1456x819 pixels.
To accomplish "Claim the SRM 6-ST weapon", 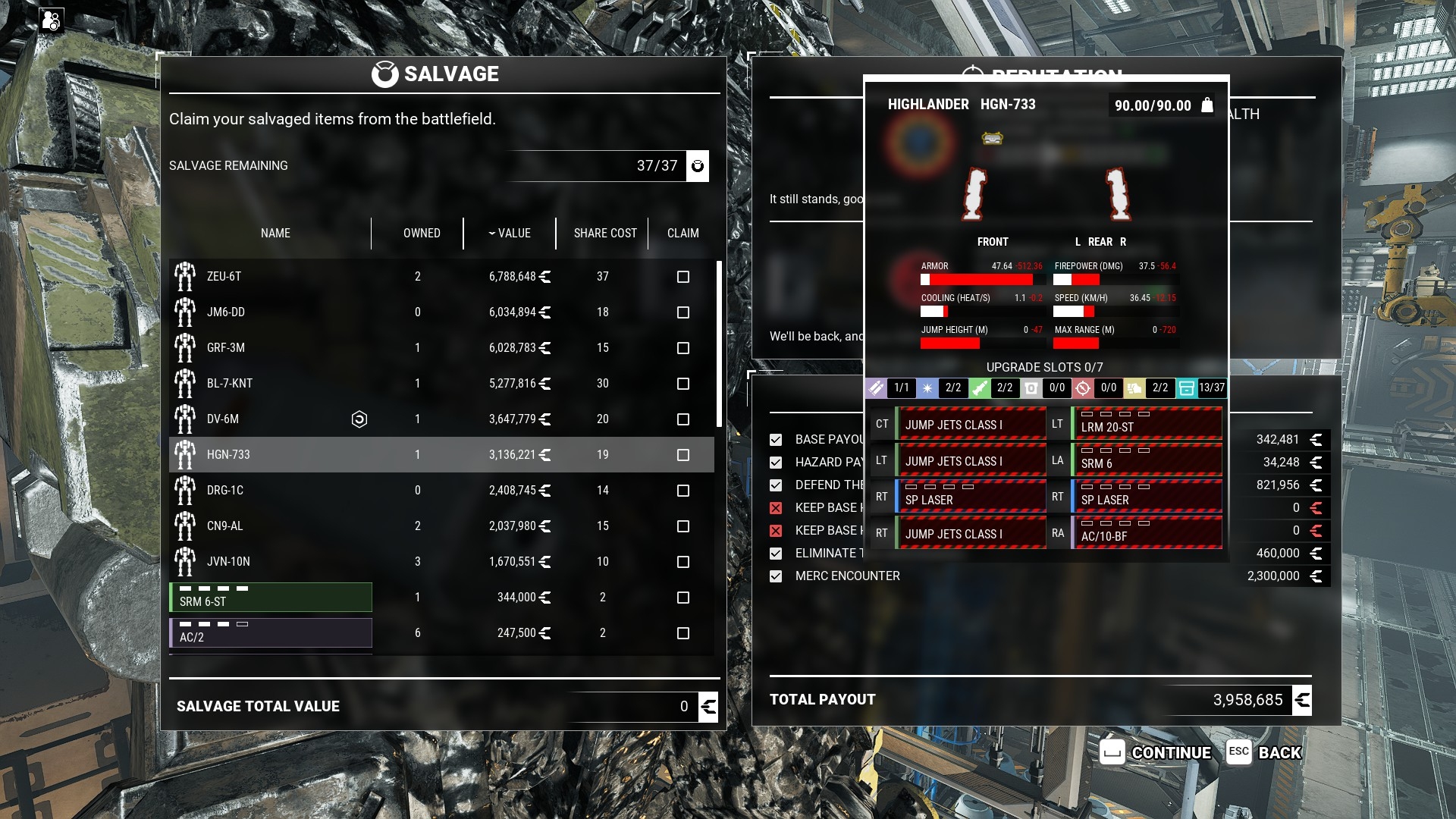I will pos(682,598).
